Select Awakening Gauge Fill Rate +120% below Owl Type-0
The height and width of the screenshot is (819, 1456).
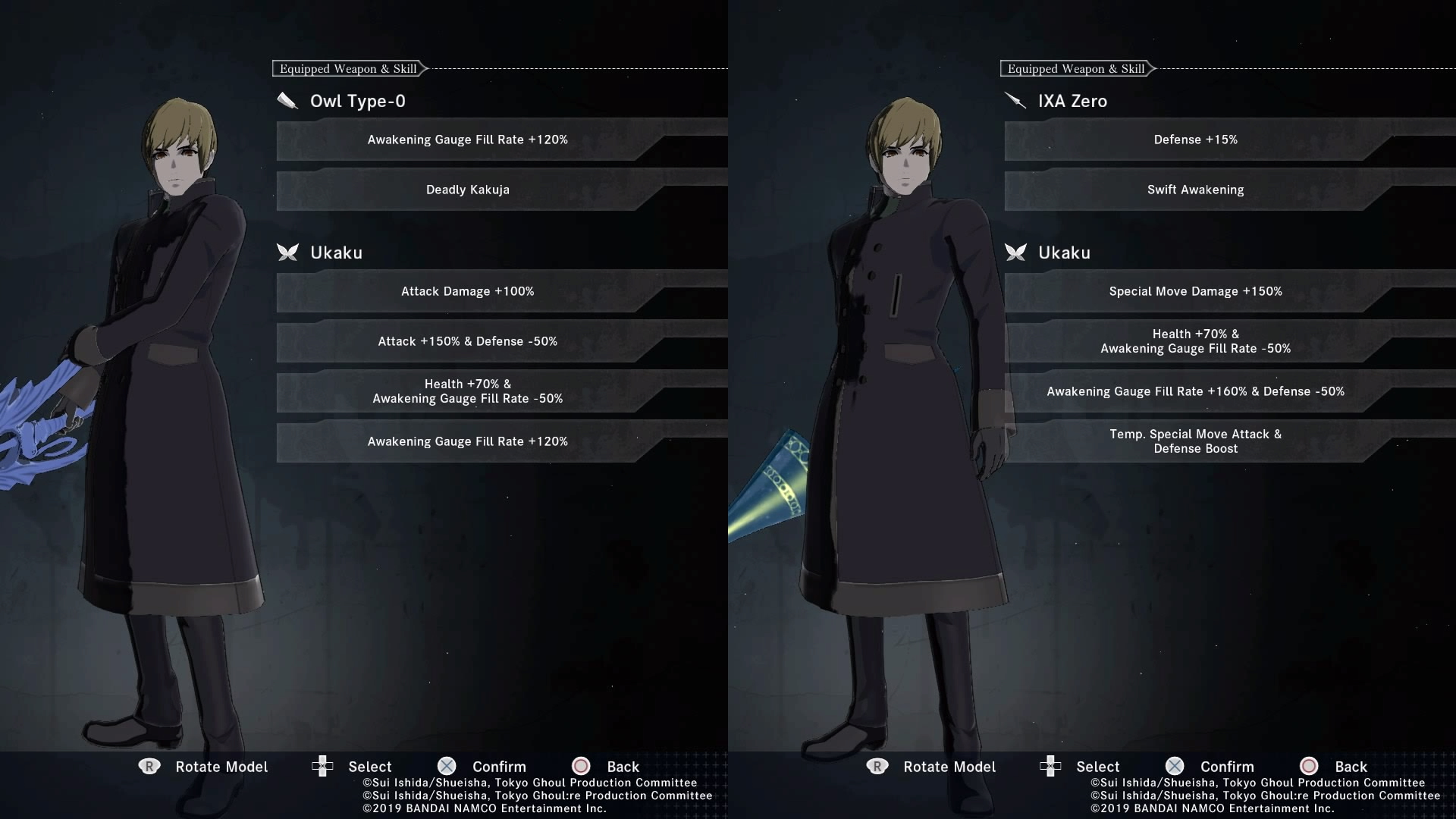point(467,140)
